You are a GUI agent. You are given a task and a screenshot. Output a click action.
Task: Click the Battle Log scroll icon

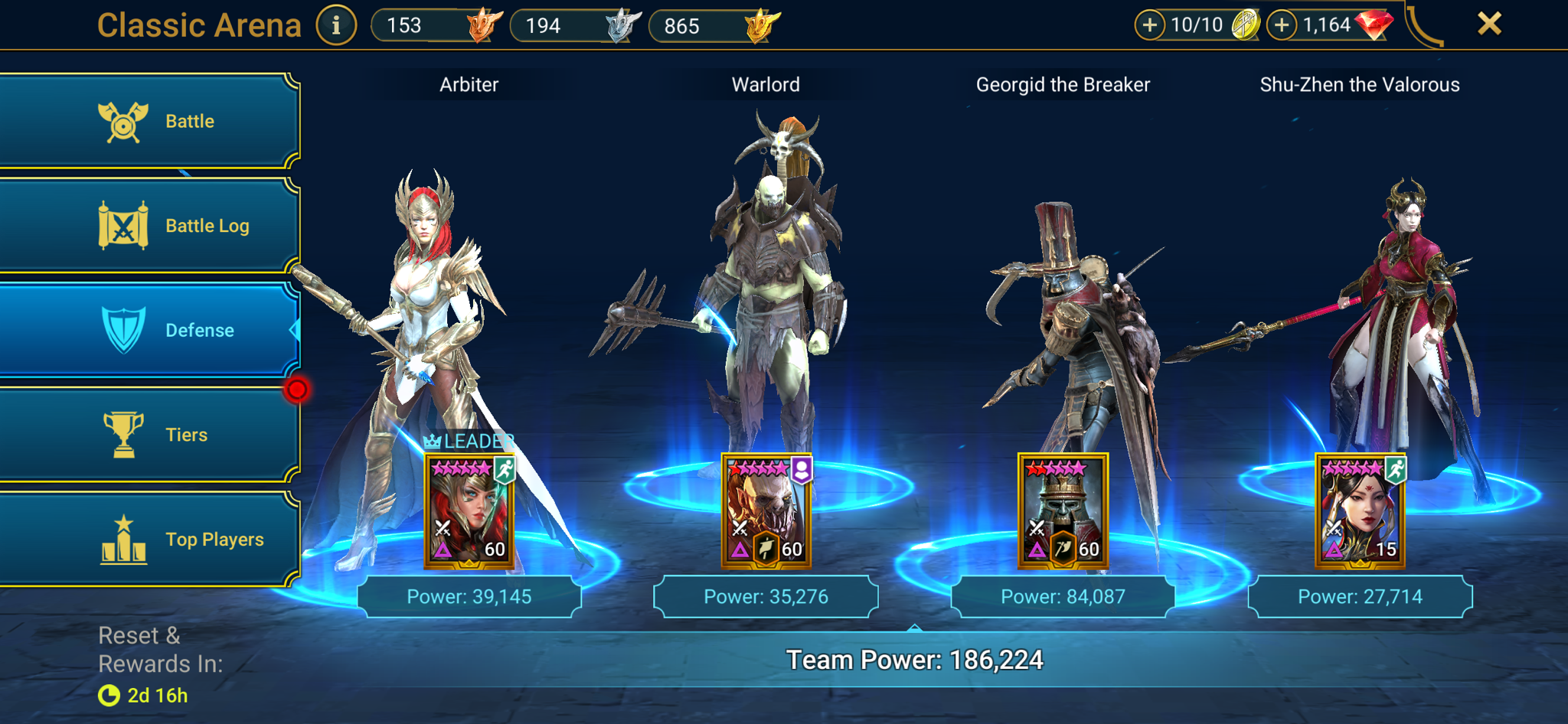pos(122,225)
